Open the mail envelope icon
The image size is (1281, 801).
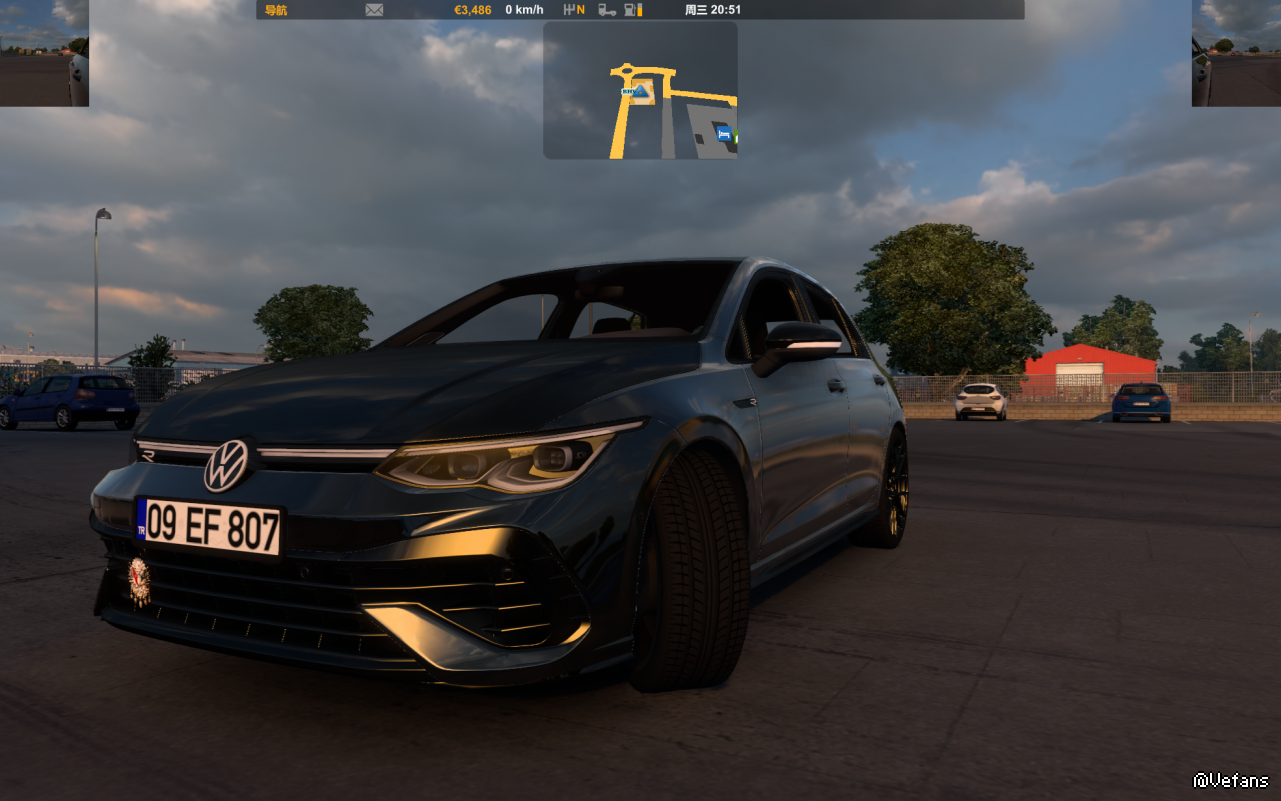(374, 10)
